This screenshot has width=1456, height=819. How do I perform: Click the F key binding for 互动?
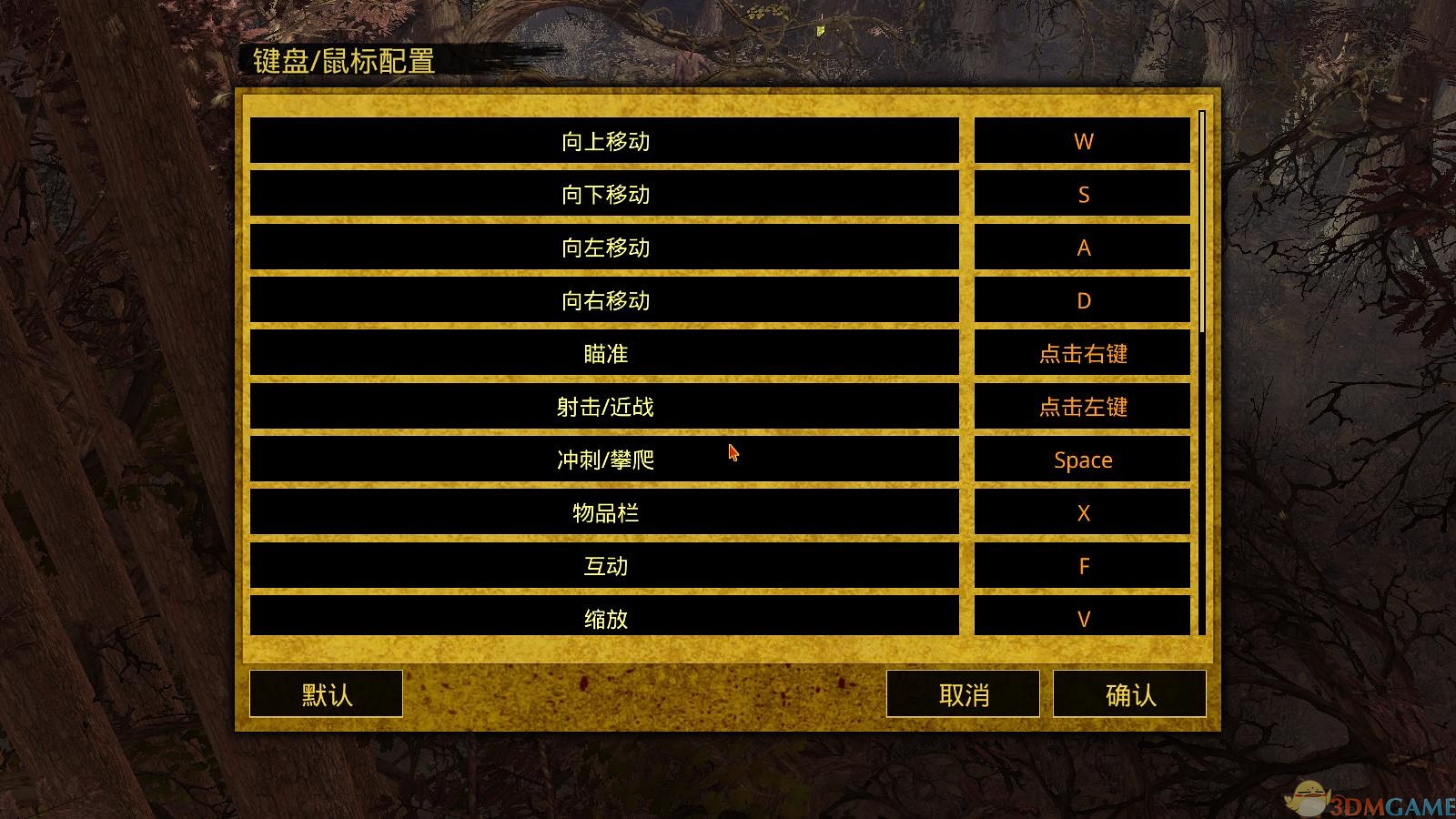point(1083,566)
